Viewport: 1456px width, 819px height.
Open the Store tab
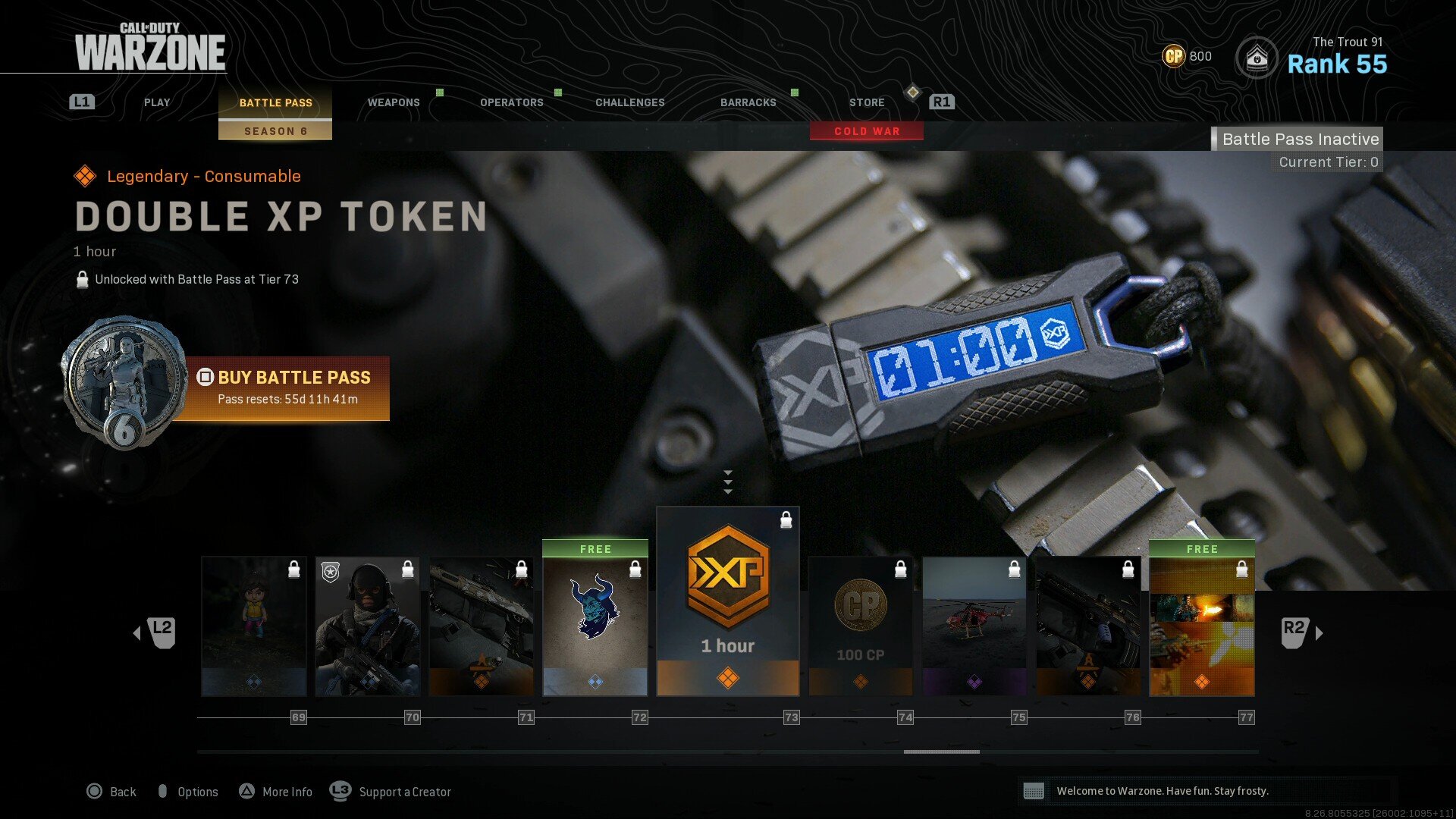(x=867, y=102)
